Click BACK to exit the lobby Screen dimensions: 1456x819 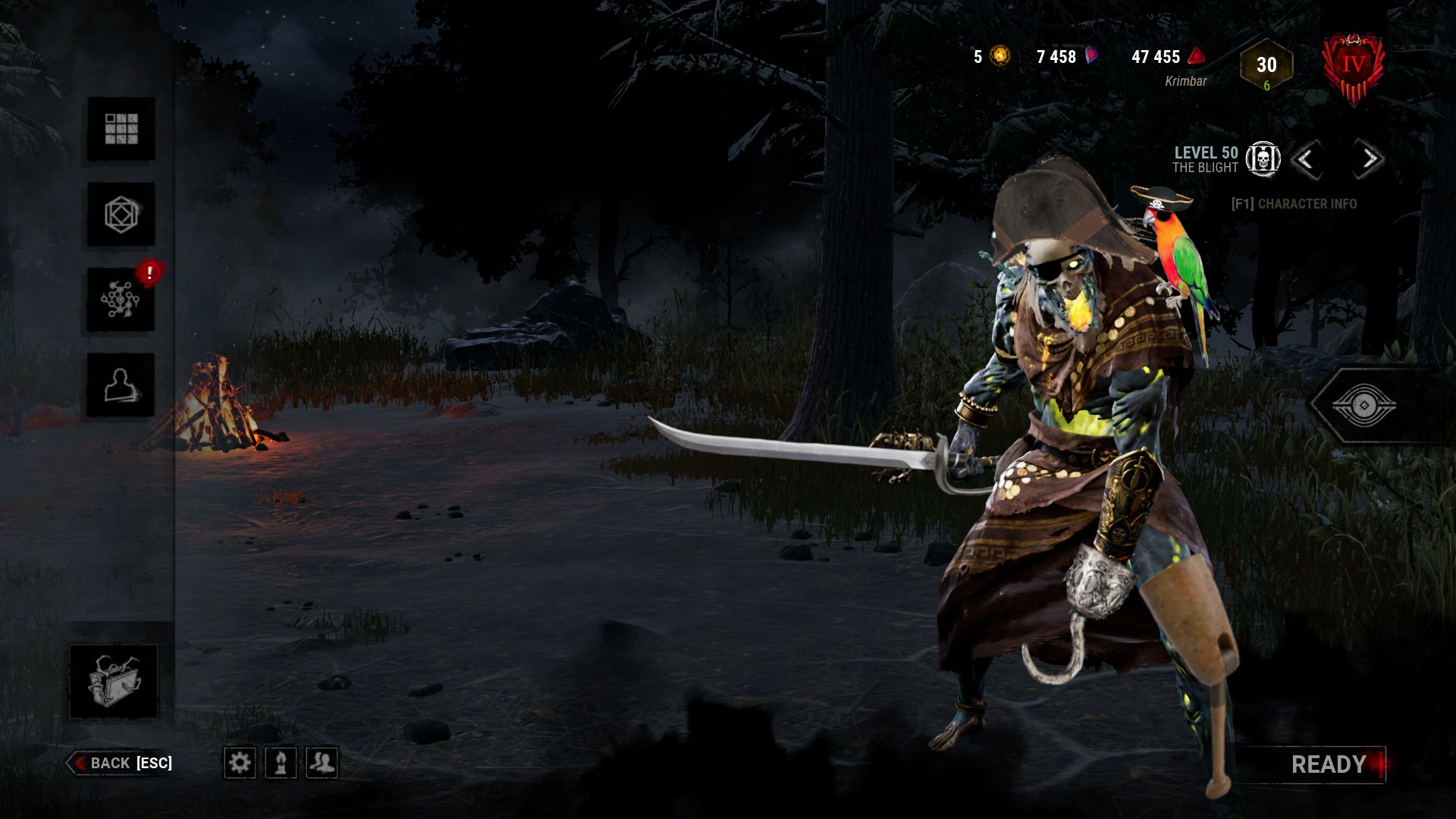(x=121, y=764)
